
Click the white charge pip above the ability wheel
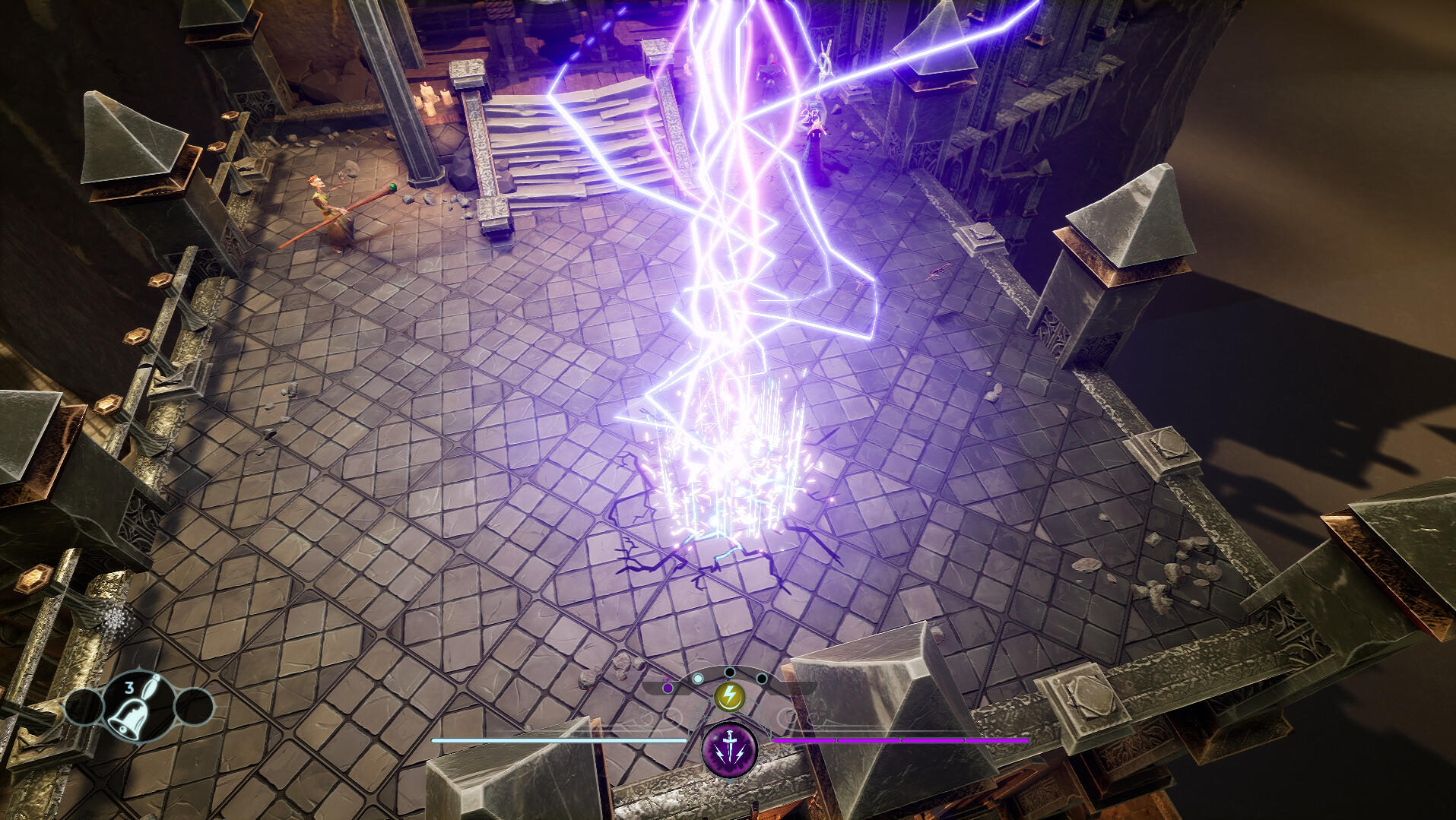698,678
